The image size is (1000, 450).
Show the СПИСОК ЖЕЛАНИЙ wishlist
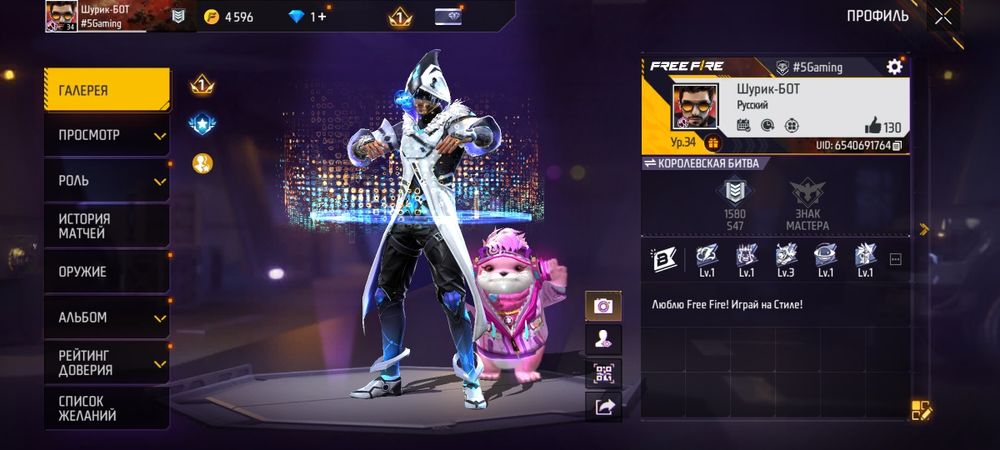pyautogui.click(x=106, y=408)
